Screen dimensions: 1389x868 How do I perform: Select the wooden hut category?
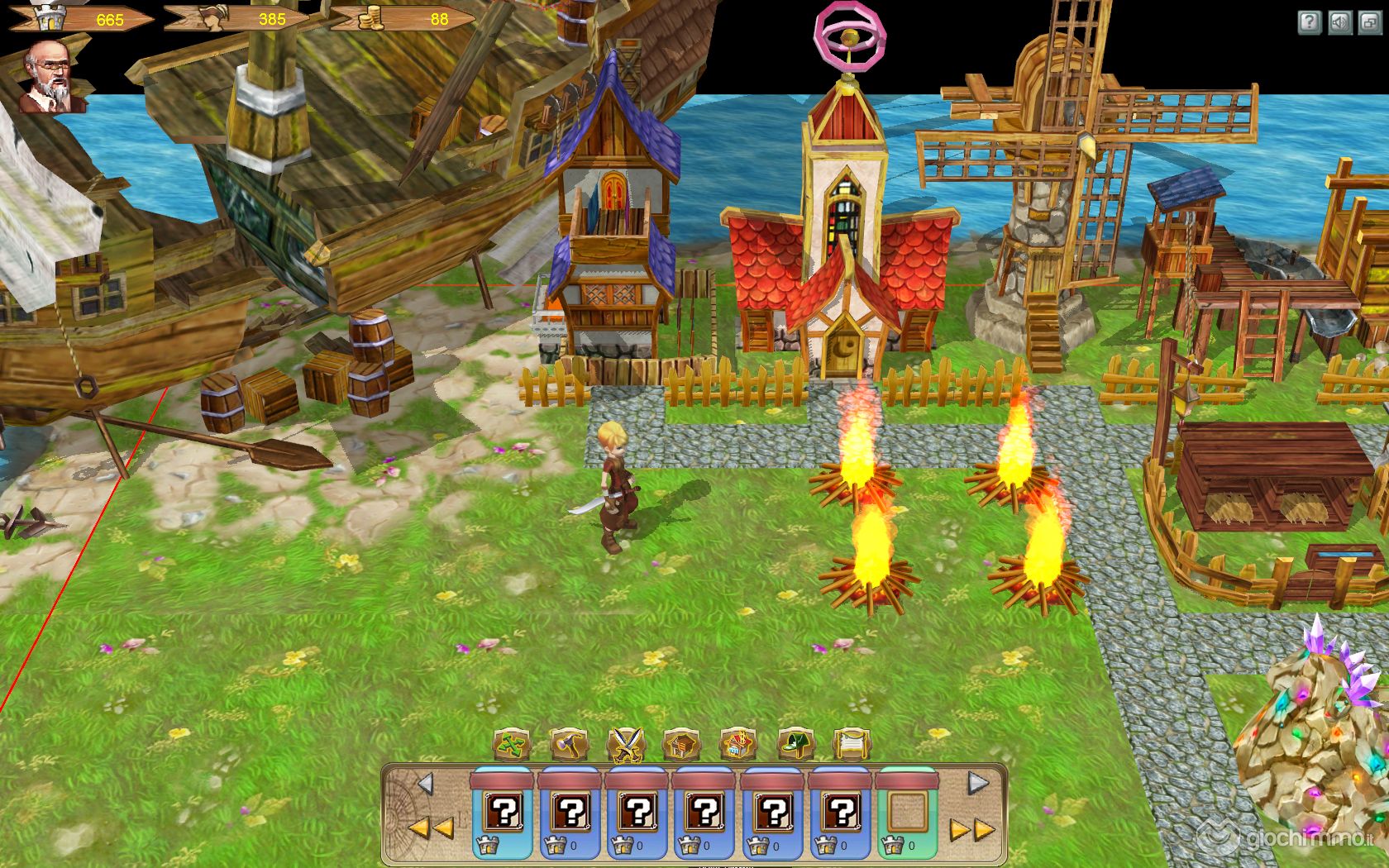click(683, 744)
